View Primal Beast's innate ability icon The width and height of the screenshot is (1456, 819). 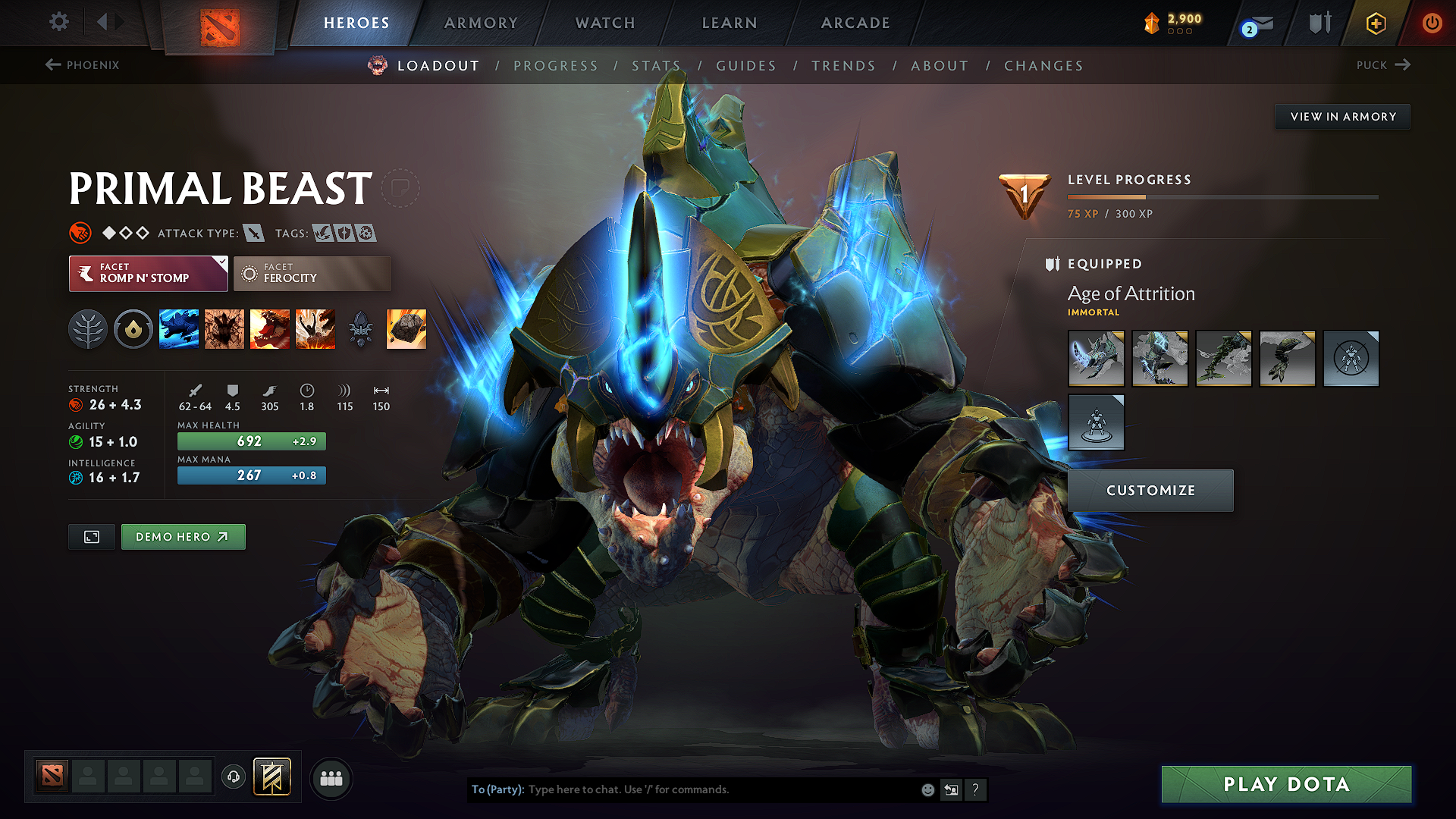tap(88, 328)
